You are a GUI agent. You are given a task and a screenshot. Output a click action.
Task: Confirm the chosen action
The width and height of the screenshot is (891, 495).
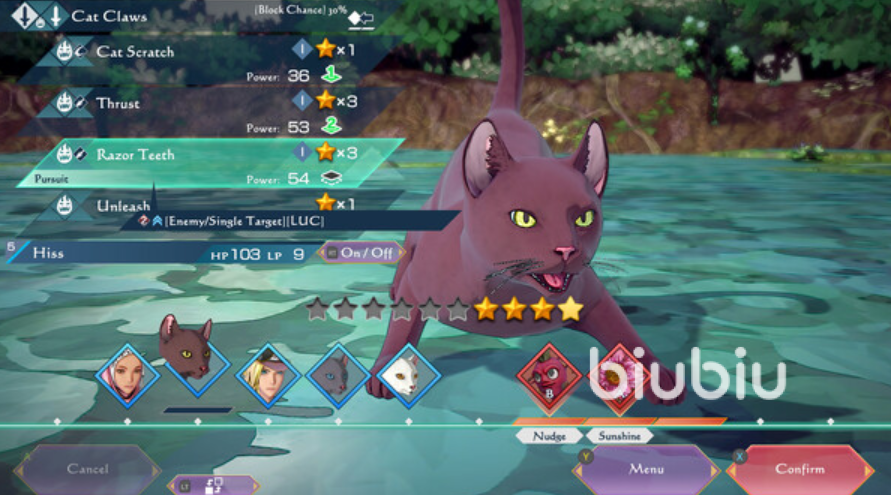click(800, 468)
